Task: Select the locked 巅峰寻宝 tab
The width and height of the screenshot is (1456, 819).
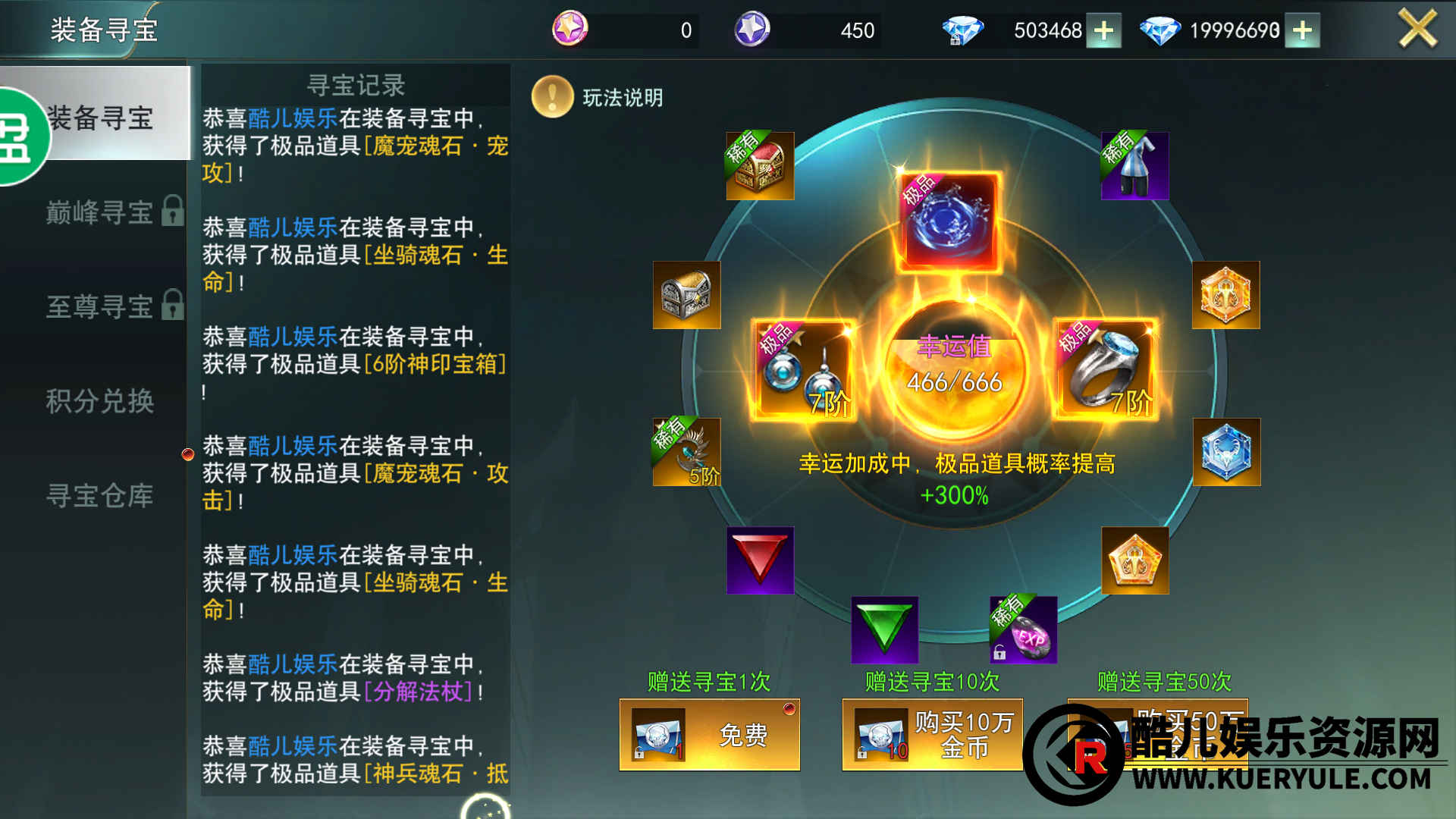Action: (x=100, y=212)
